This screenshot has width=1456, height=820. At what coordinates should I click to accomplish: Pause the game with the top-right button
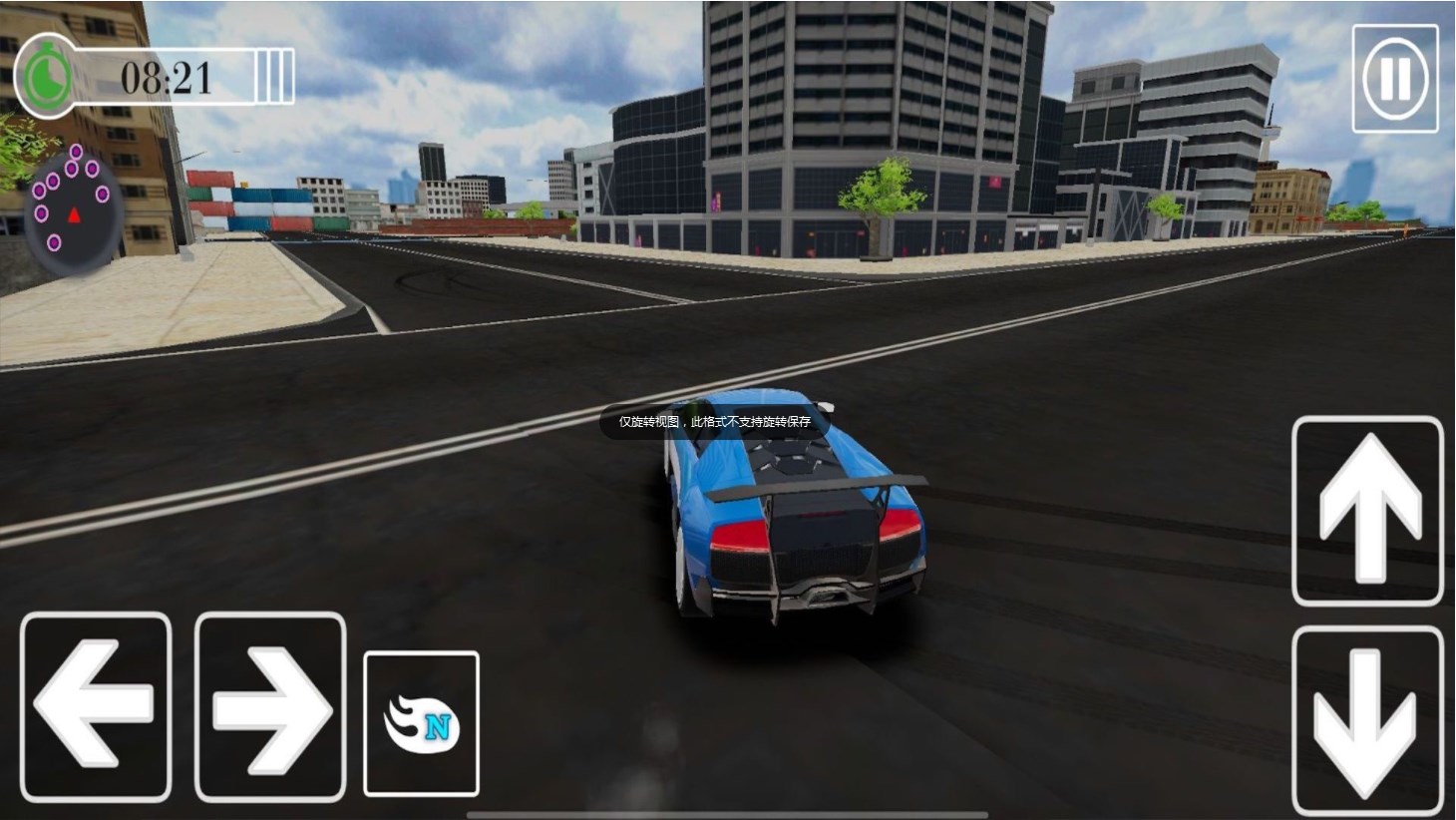[1395, 78]
